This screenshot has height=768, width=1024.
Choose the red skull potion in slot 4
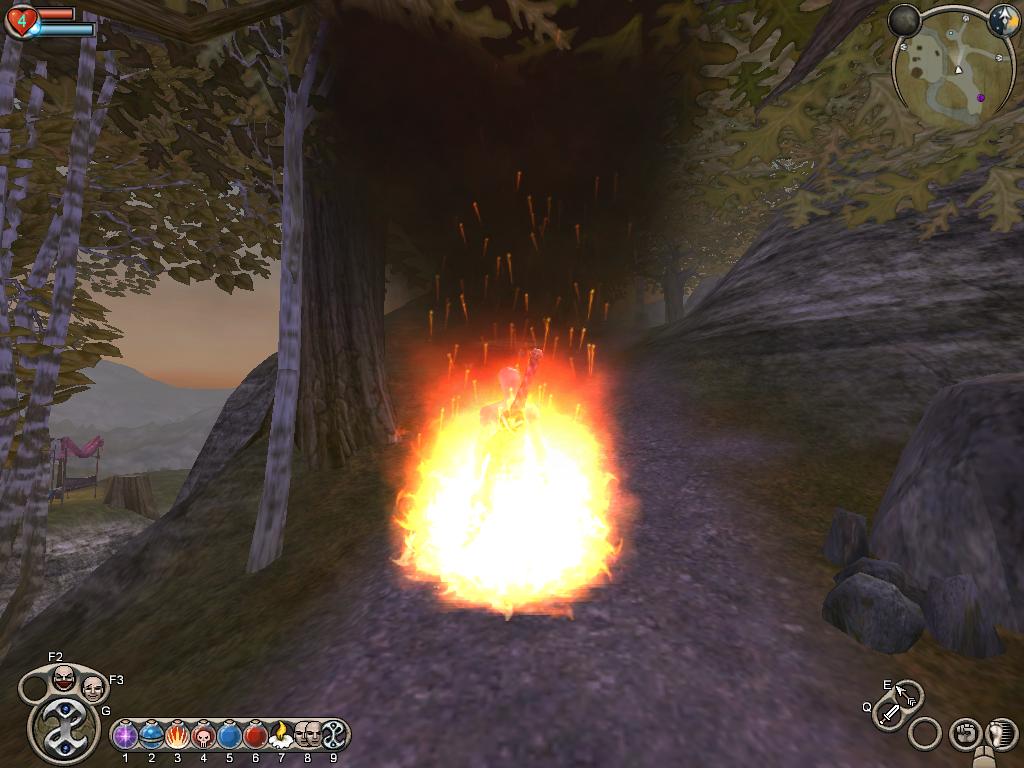tap(204, 736)
